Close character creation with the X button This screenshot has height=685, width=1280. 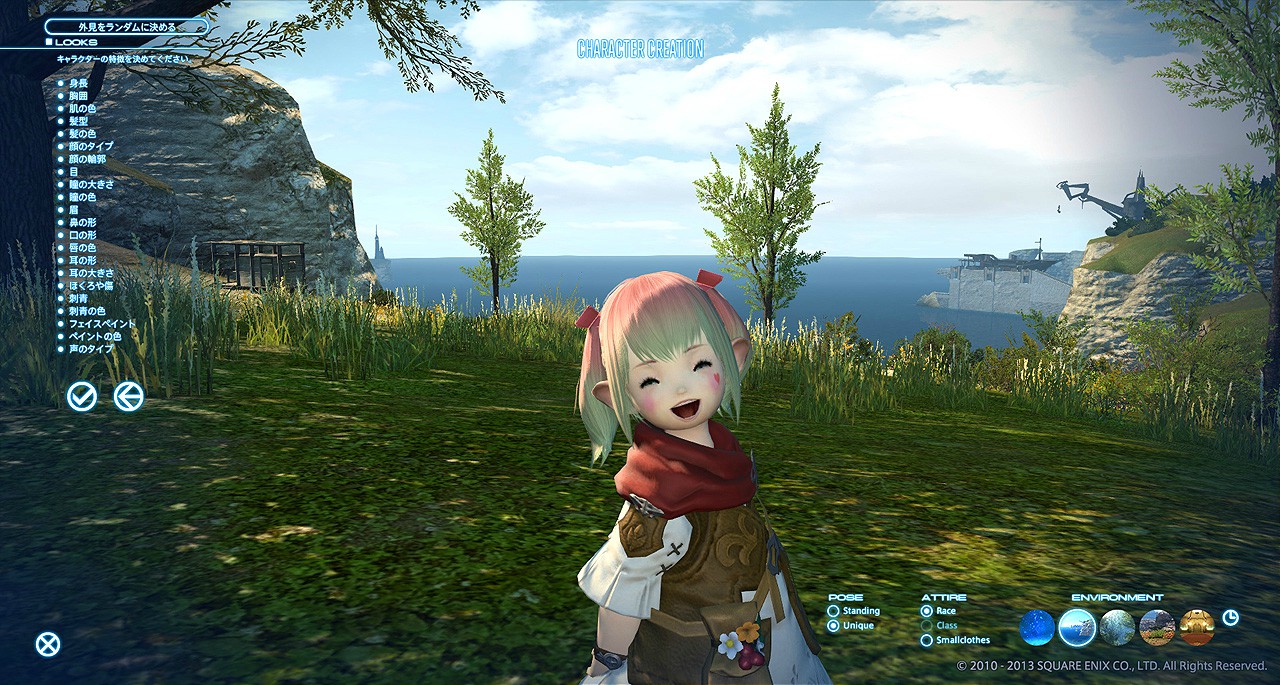tap(48, 645)
